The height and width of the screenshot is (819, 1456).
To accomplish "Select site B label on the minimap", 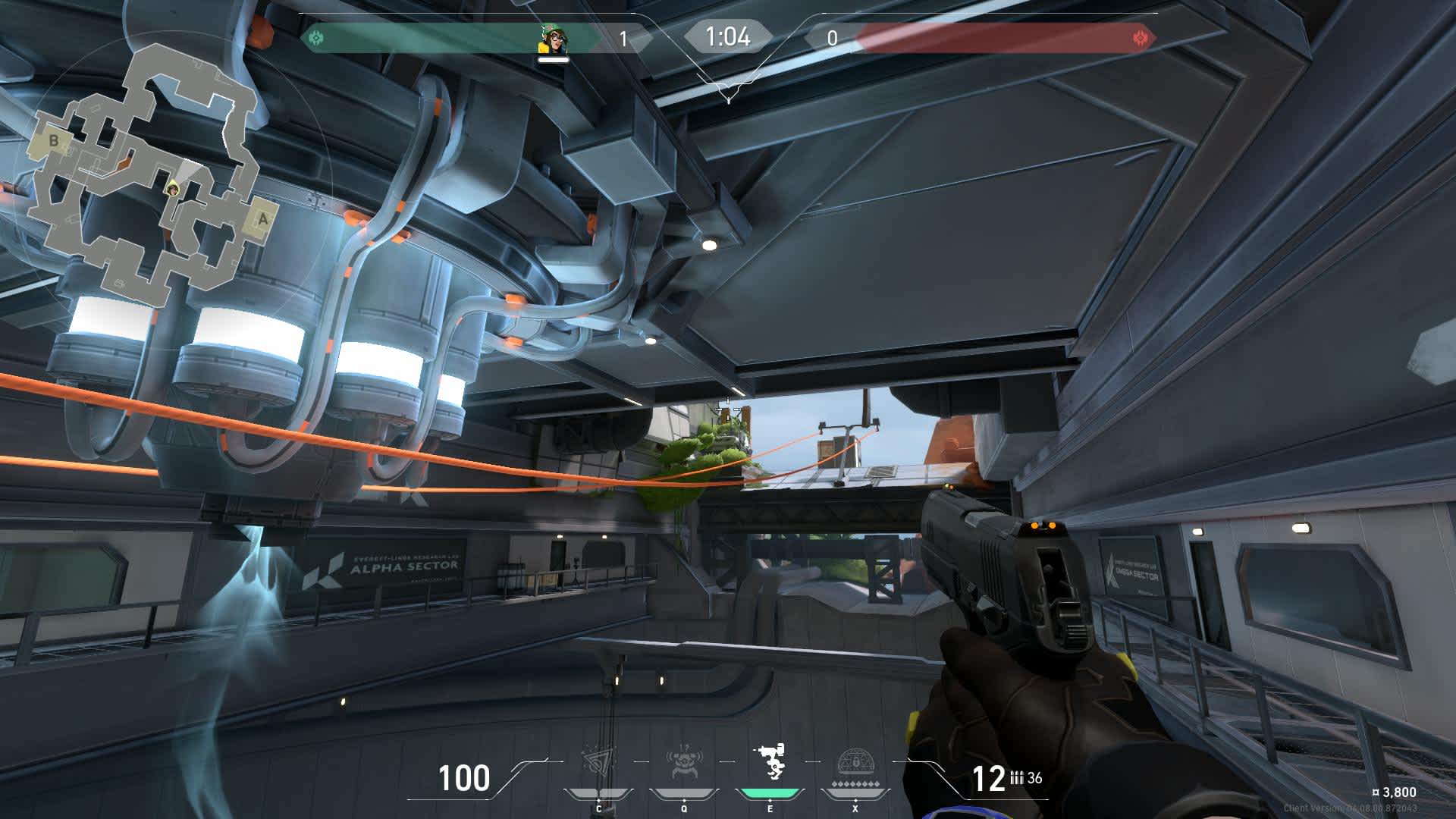I will (x=53, y=140).
